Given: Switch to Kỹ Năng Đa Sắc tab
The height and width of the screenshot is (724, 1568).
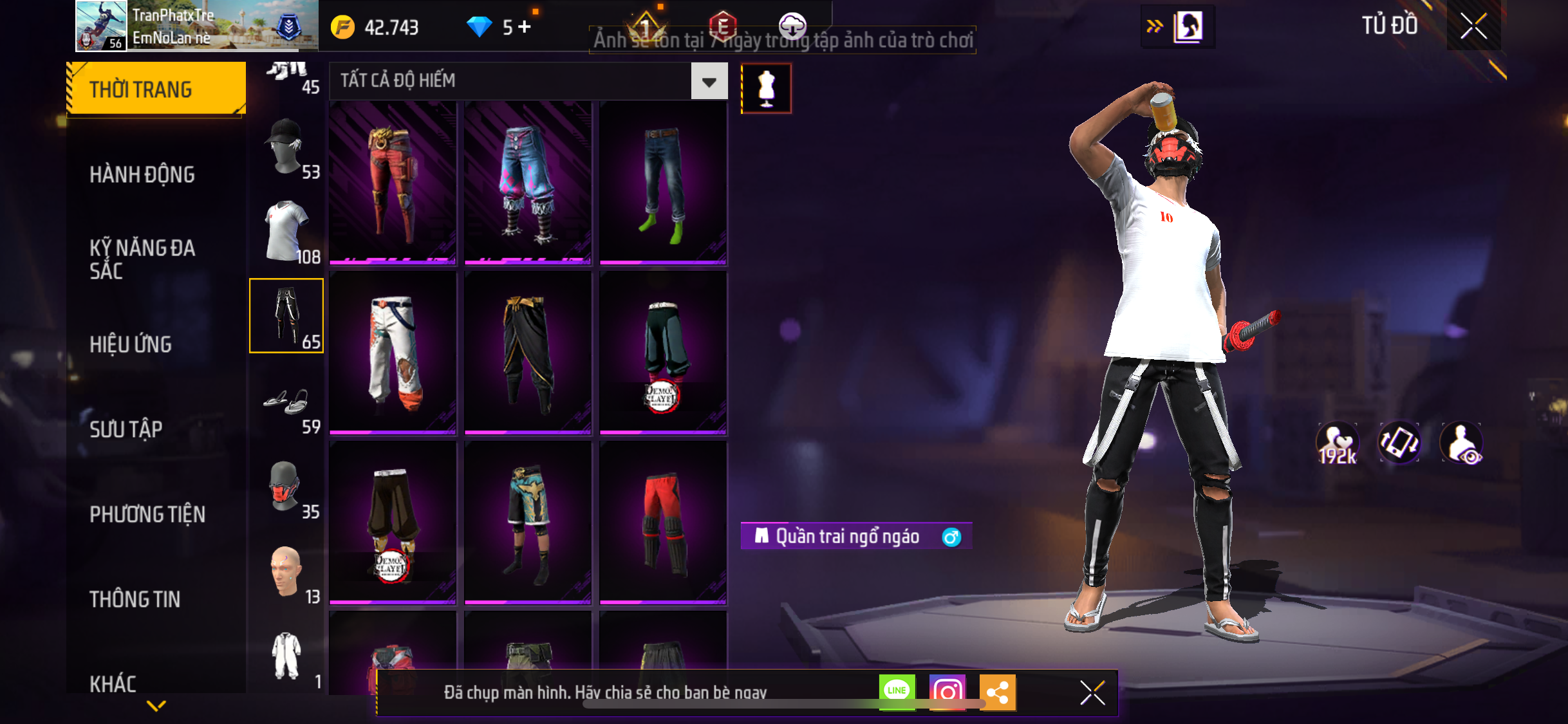Looking at the screenshot, I should tap(142, 259).
